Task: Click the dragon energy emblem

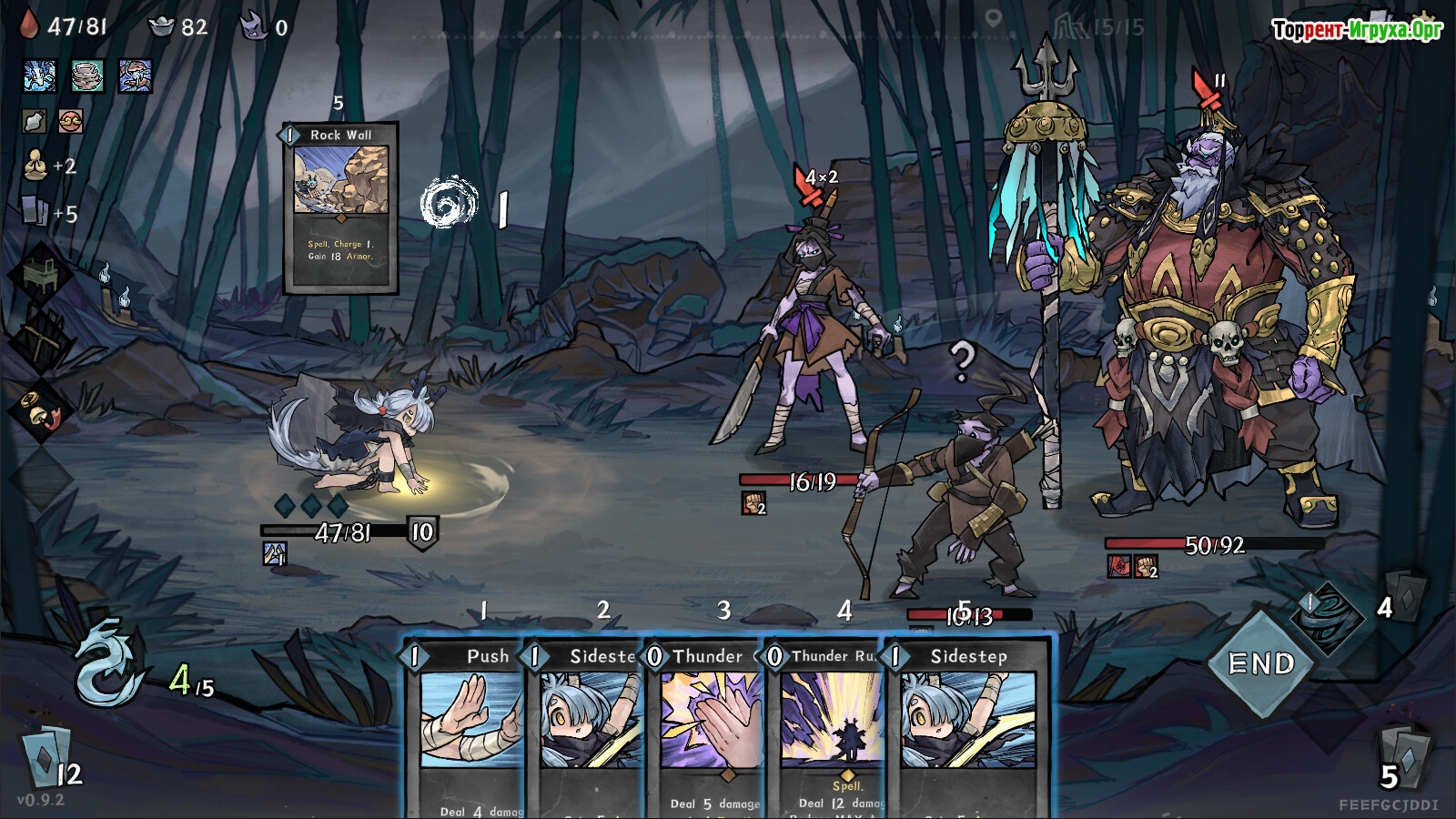Action: tap(107, 662)
